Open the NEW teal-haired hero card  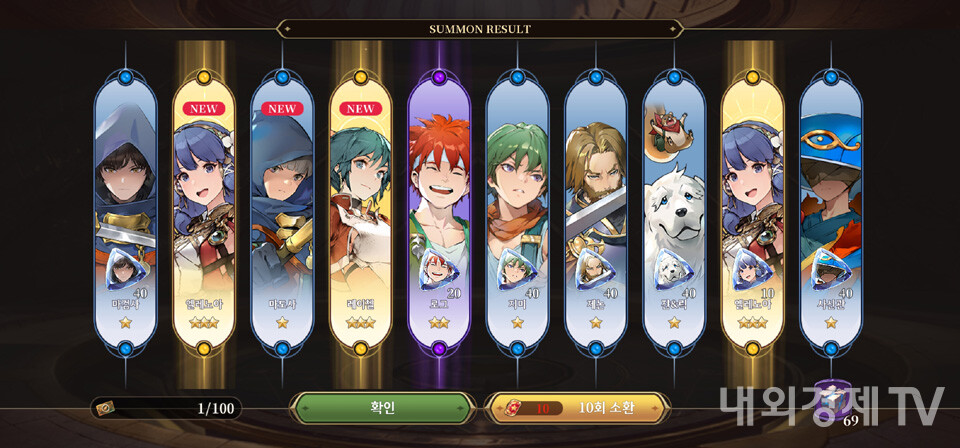click(x=360, y=210)
